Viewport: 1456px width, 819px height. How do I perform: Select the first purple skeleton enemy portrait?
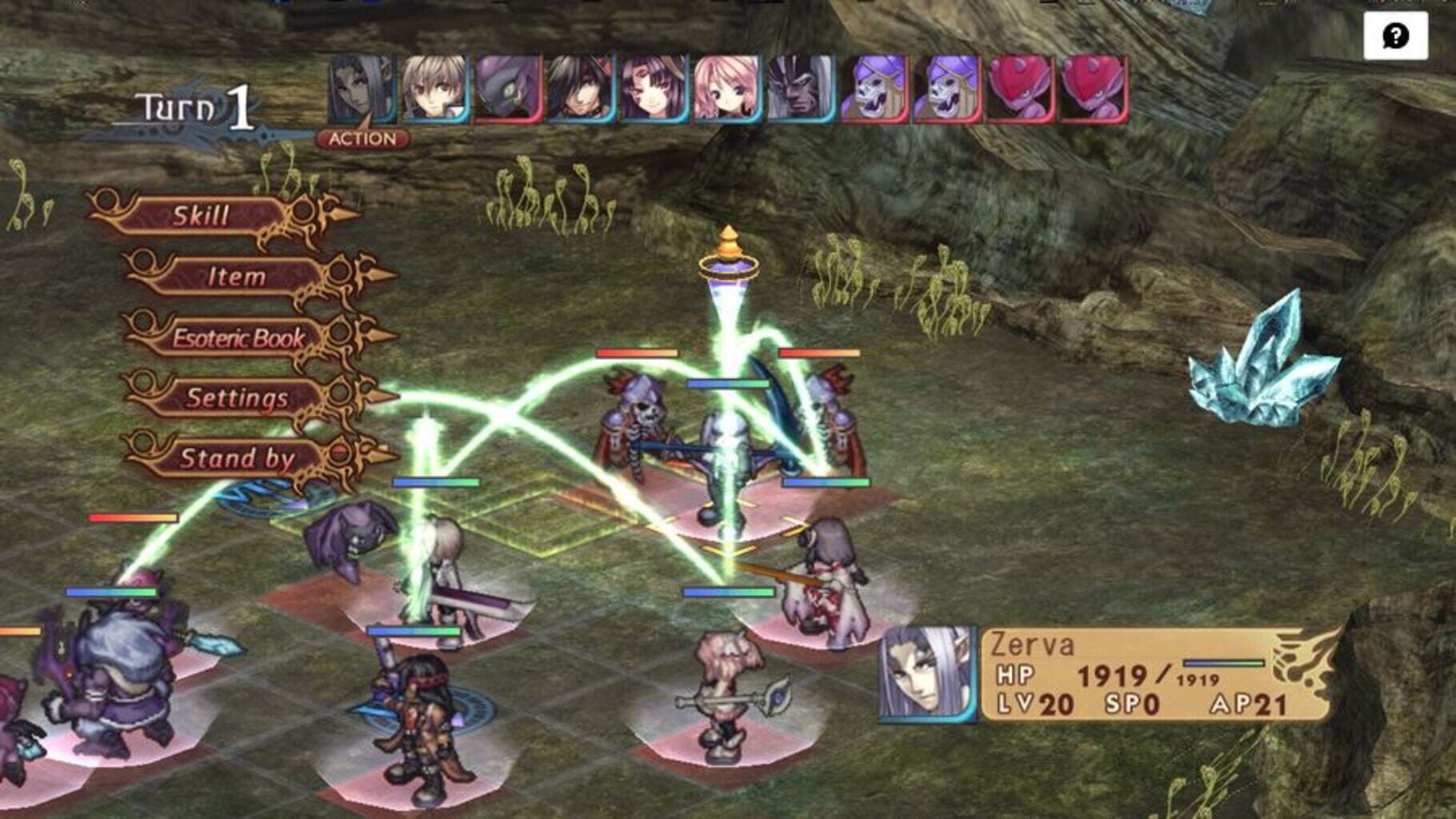tap(874, 88)
